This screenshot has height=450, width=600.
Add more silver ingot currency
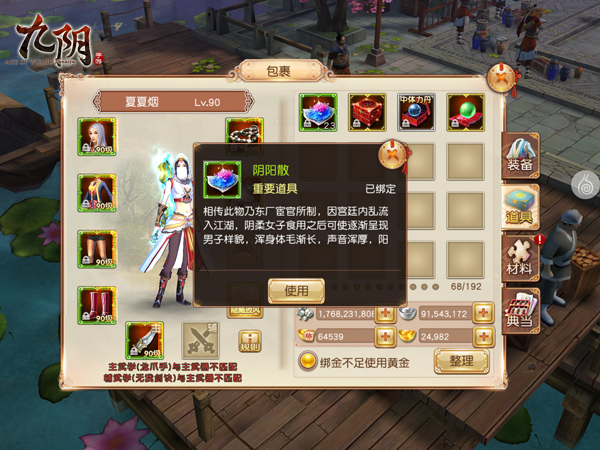click(x=483, y=313)
